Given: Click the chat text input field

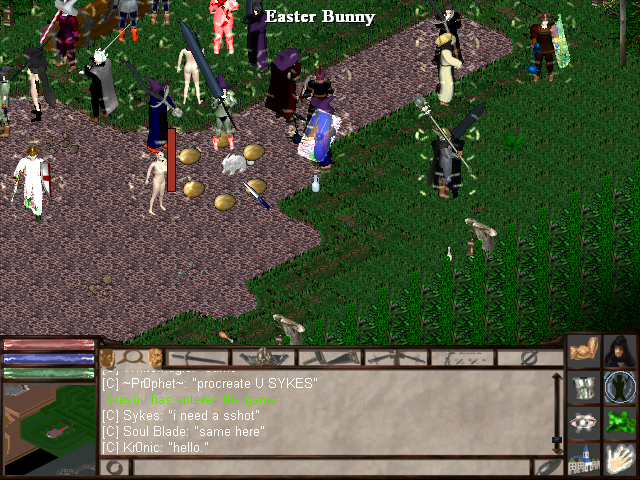Looking at the screenshot, I should pos(330,467).
